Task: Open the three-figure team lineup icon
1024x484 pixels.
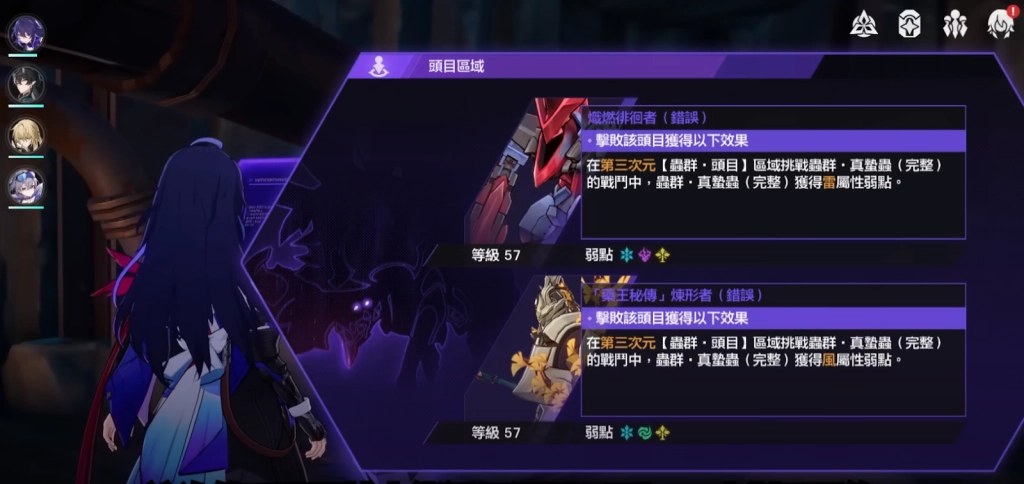Action: click(x=955, y=24)
